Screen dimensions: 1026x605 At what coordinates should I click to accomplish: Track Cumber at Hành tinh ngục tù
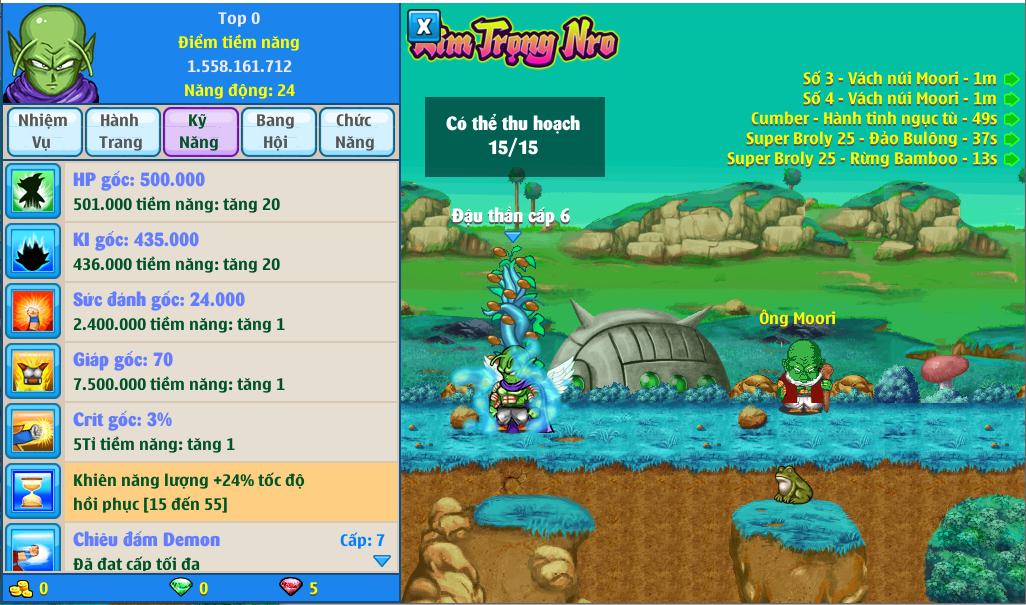click(x=1012, y=119)
